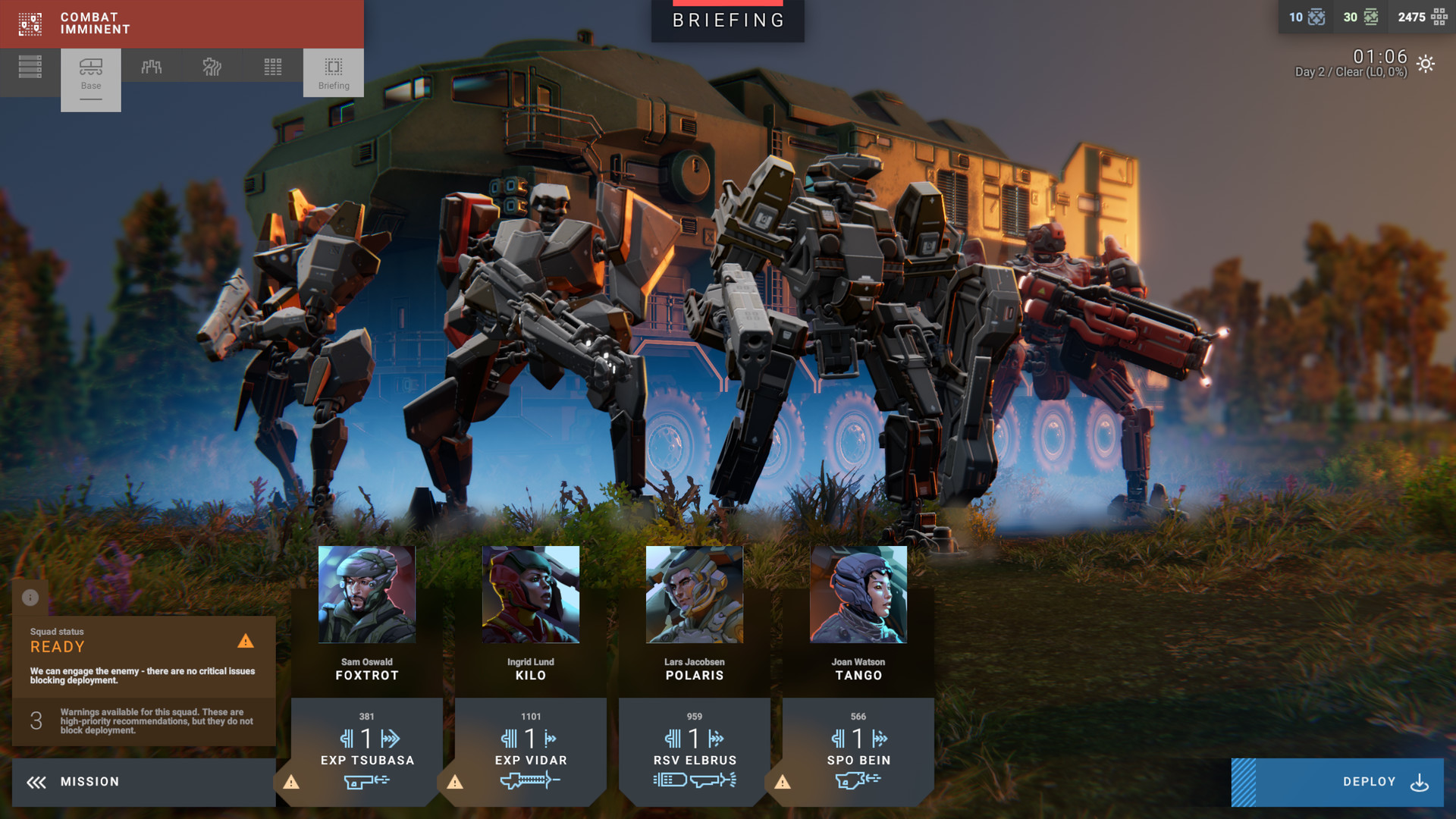Click the green resource icon showing 30
1456x819 pixels.
click(x=1370, y=17)
